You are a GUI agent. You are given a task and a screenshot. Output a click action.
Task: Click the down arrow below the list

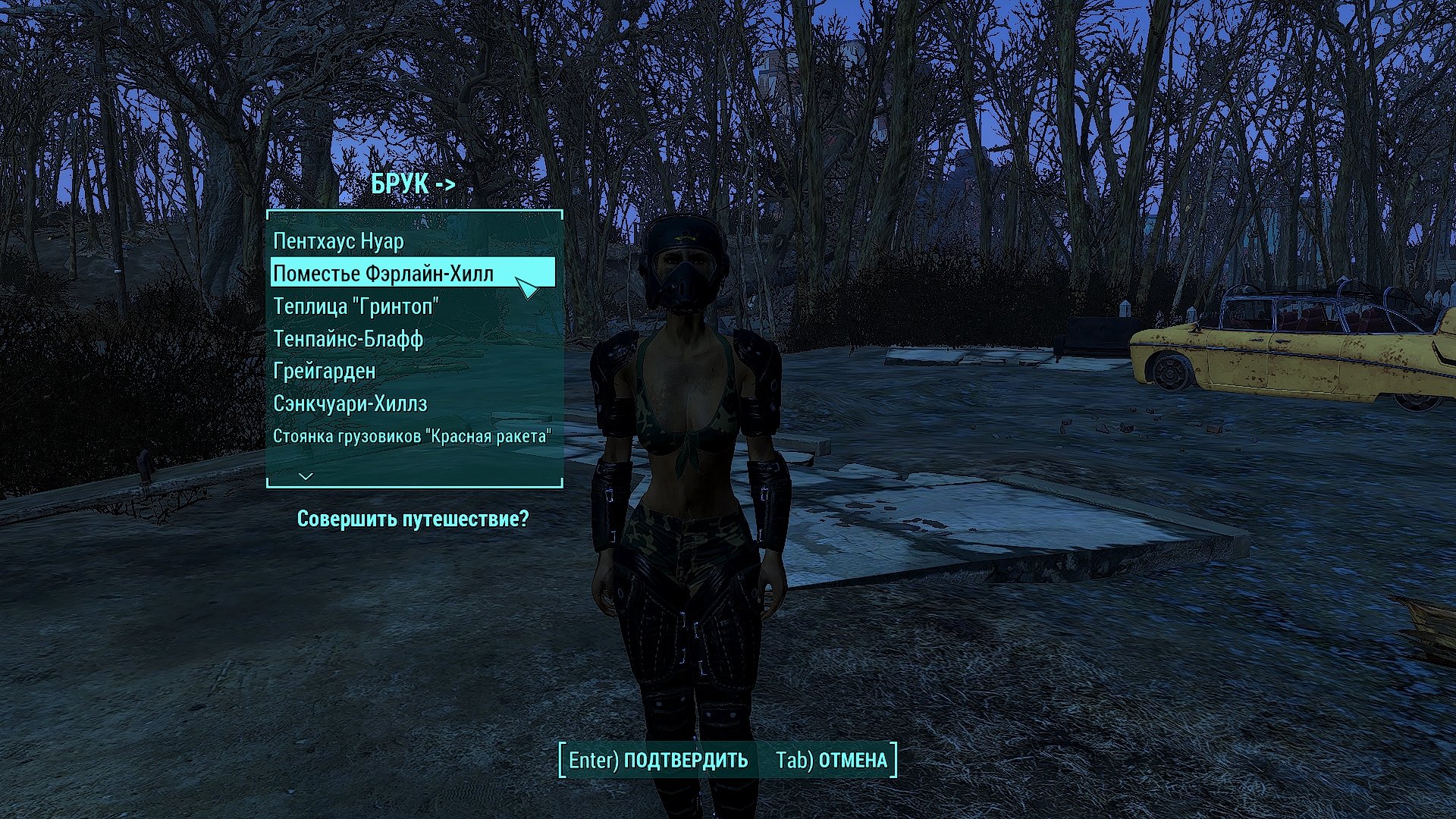click(306, 476)
